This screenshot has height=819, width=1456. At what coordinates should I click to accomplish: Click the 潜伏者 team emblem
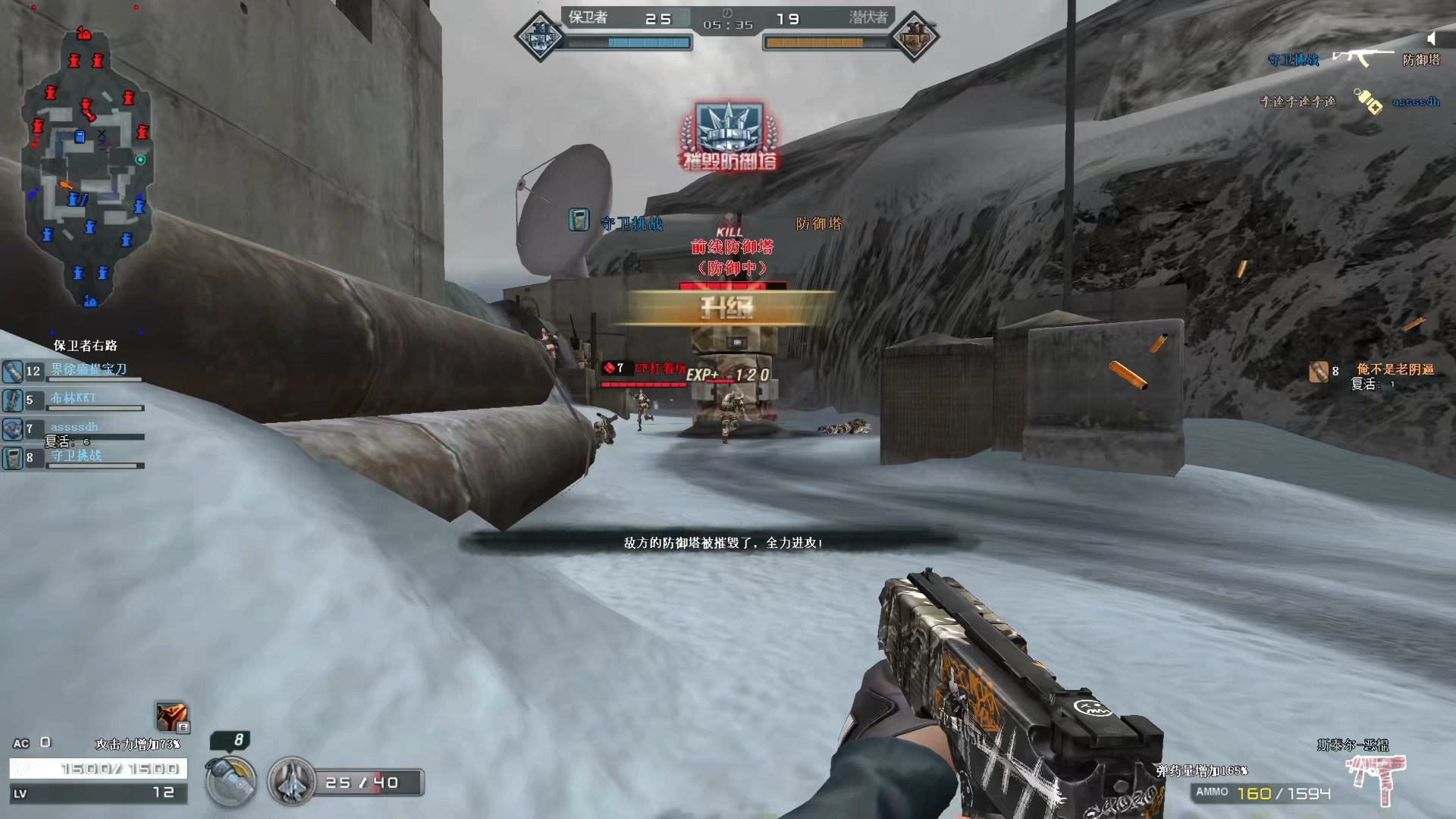[x=914, y=36]
